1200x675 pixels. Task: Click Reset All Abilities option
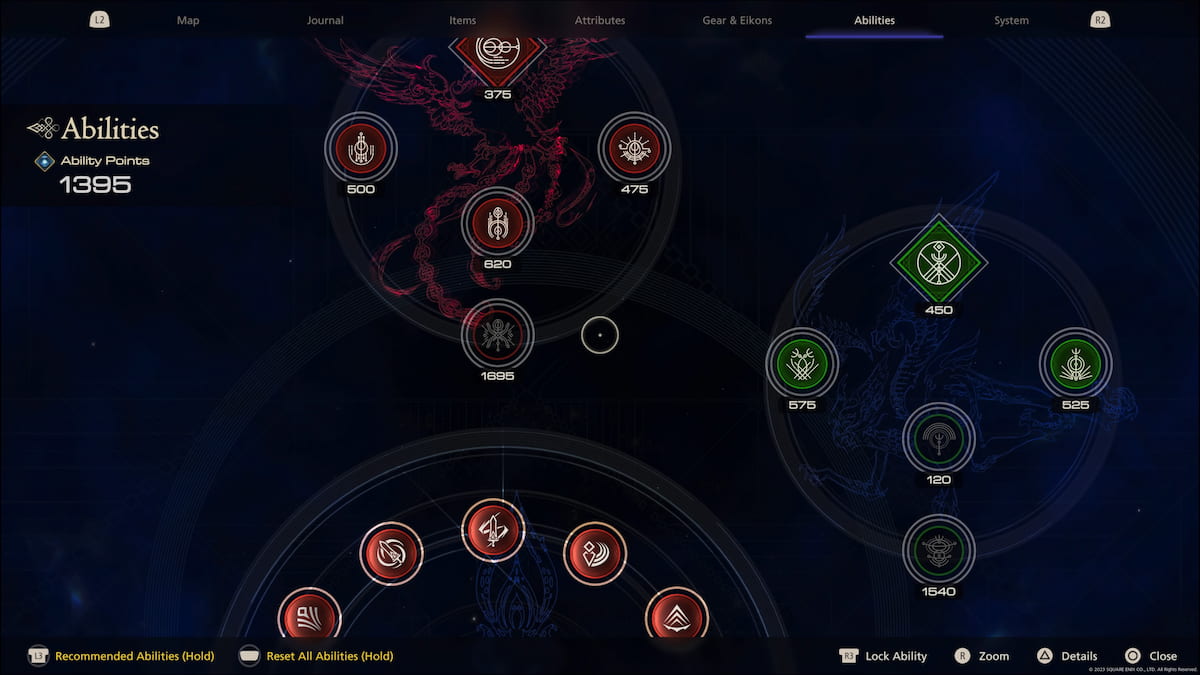coord(329,656)
